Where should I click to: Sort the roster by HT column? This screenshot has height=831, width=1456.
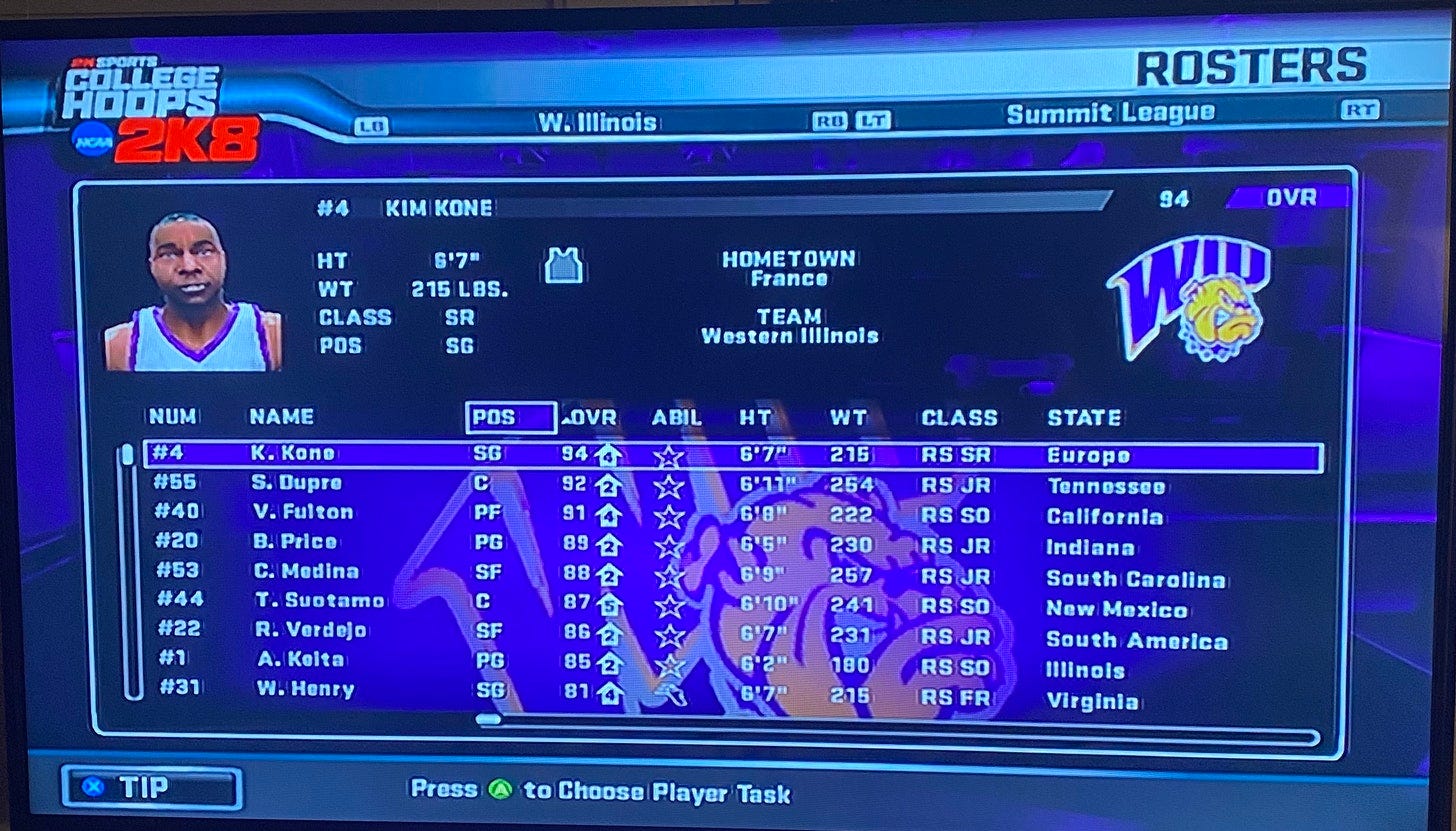pyautogui.click(x=754, y=417)
